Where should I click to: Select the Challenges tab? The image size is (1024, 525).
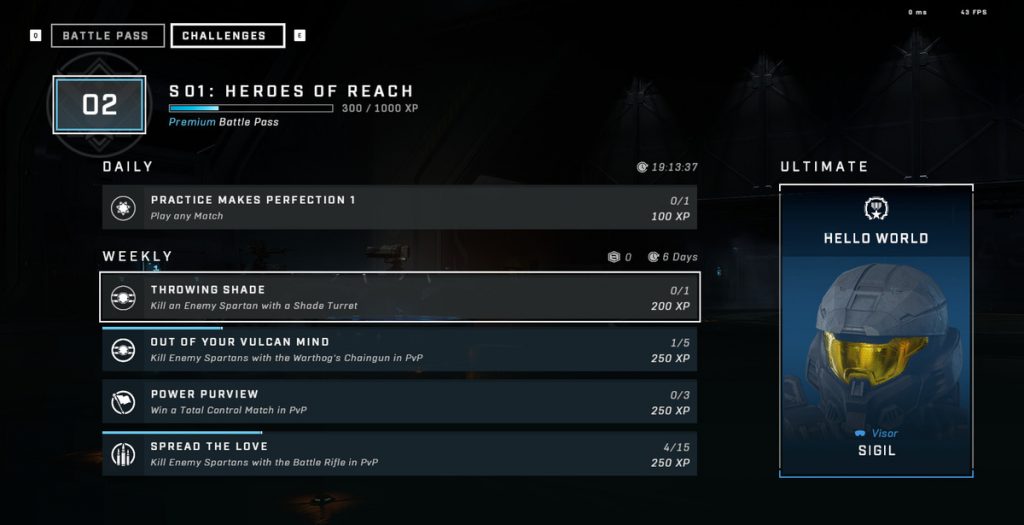(x=227, y=36)
